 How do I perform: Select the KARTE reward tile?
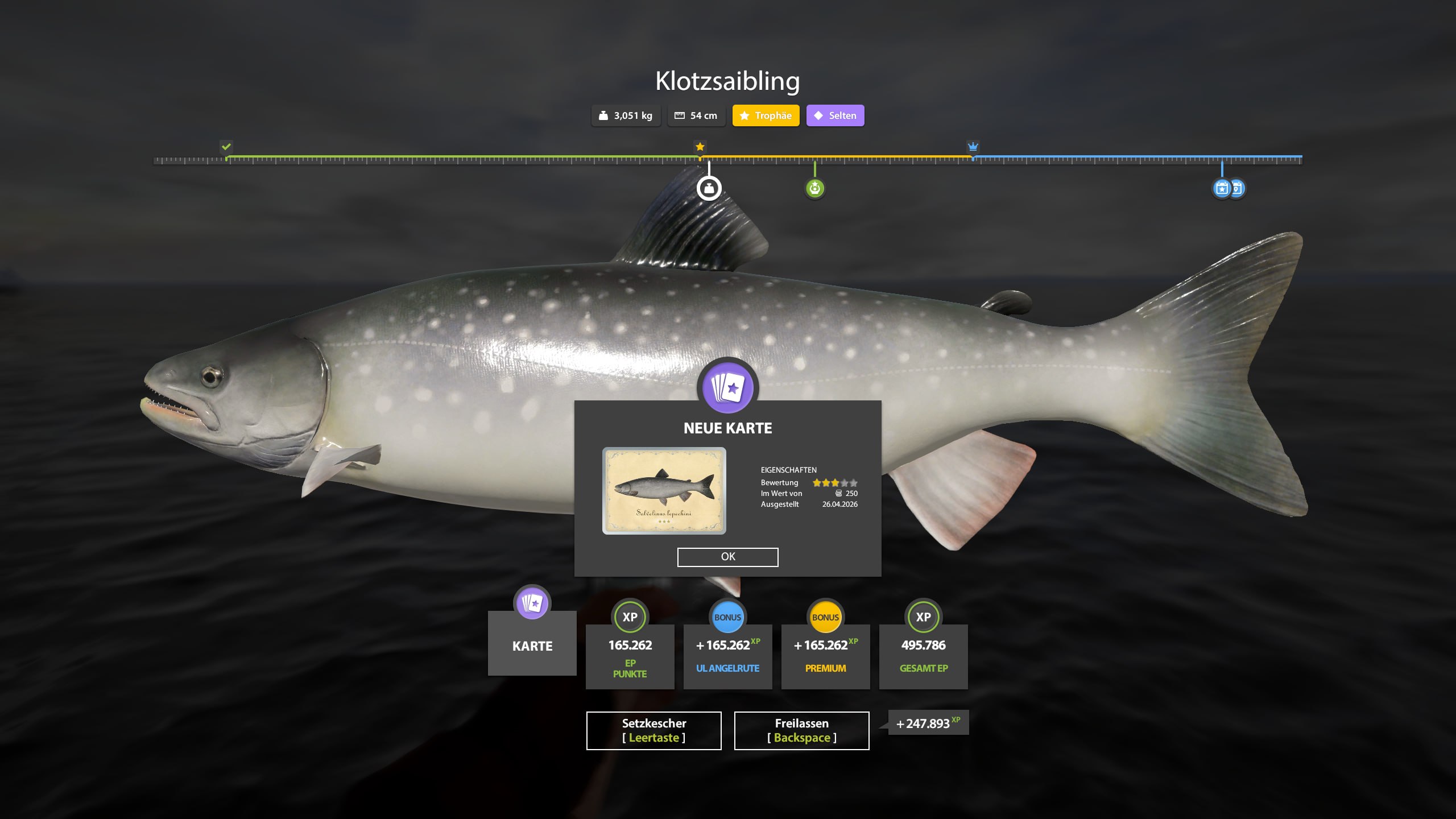532,643
